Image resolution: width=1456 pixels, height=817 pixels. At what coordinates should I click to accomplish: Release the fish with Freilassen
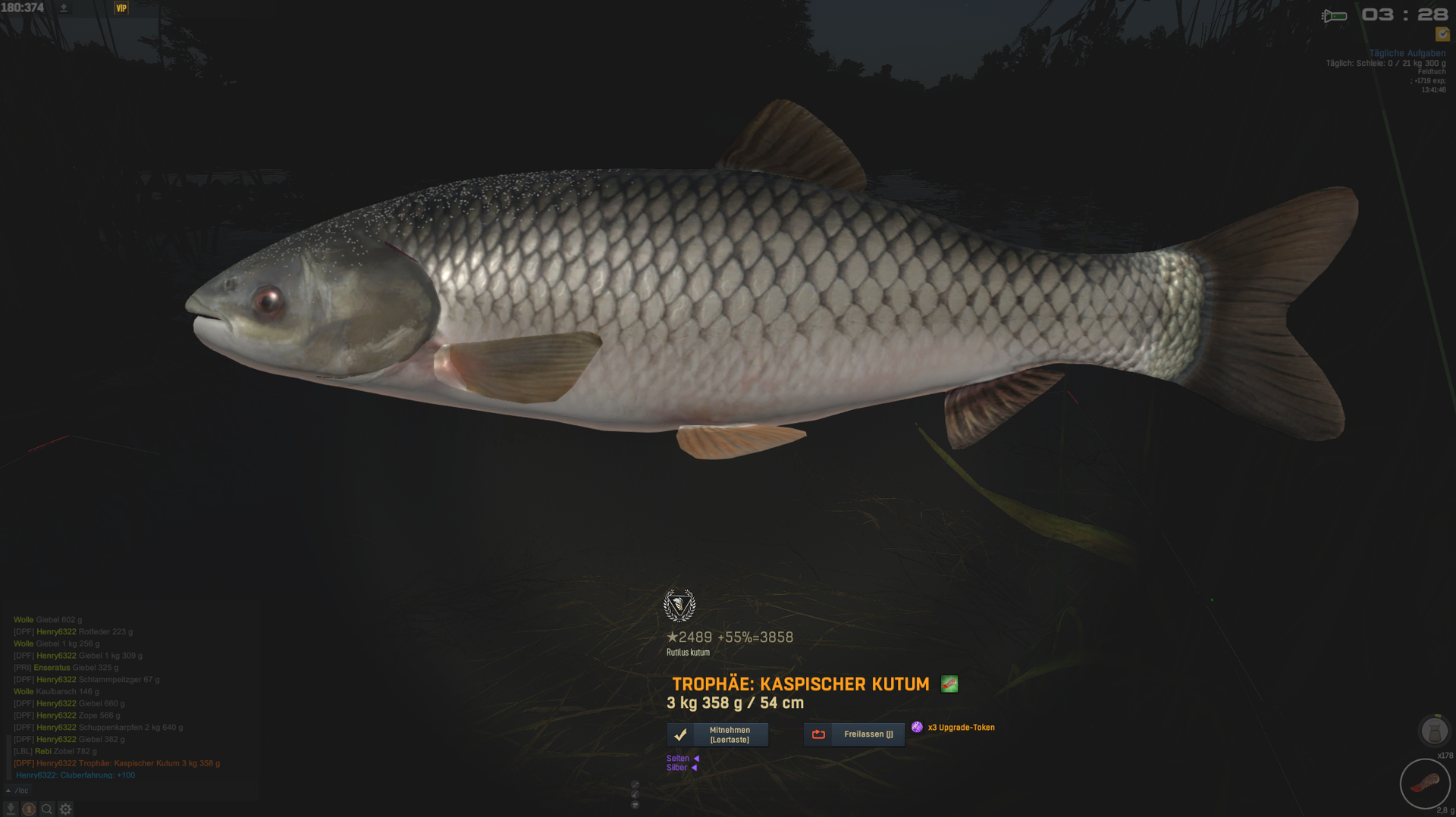coord(854,734)
